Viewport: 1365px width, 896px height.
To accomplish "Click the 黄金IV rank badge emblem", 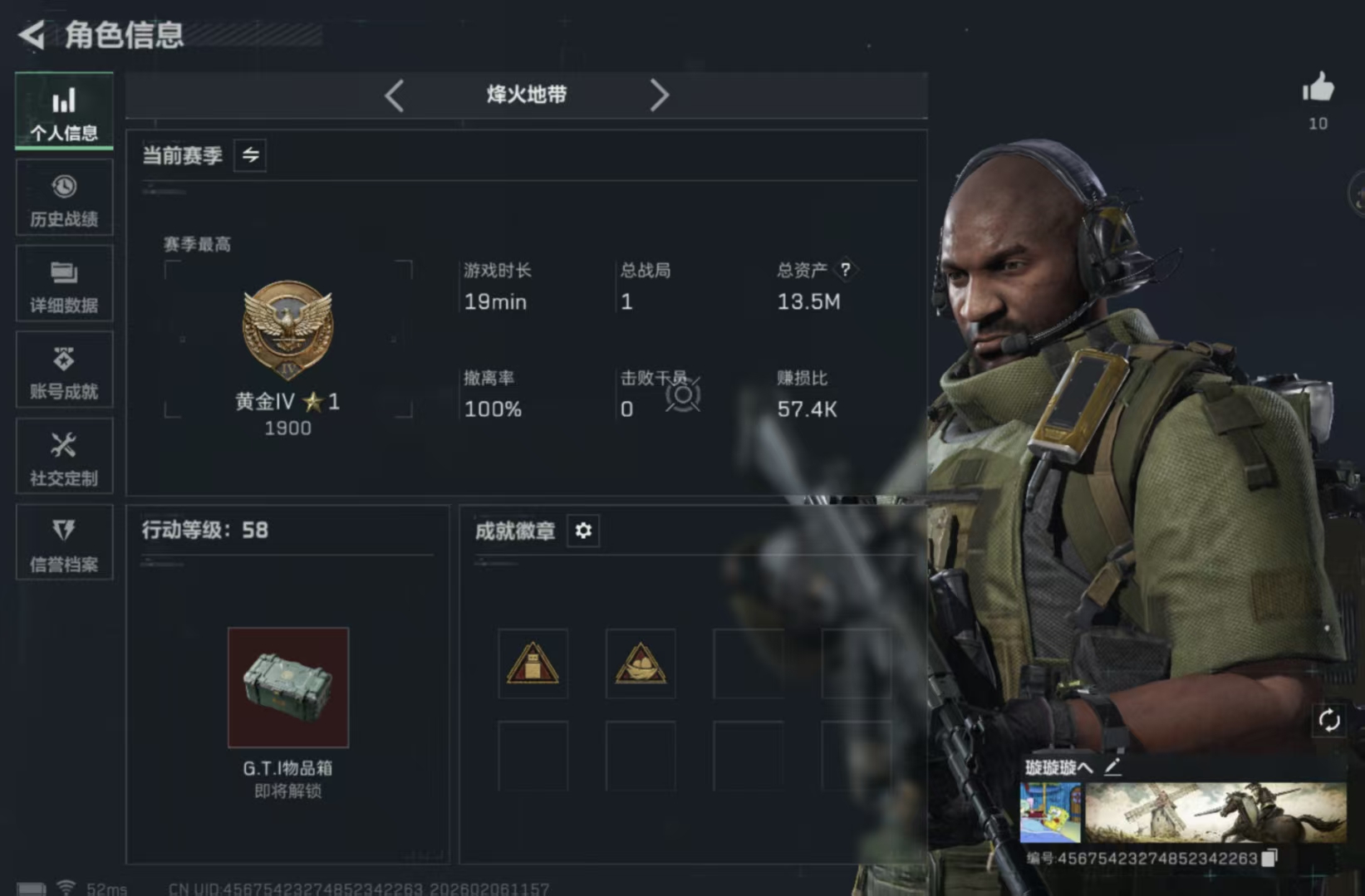I will point(288,330).
